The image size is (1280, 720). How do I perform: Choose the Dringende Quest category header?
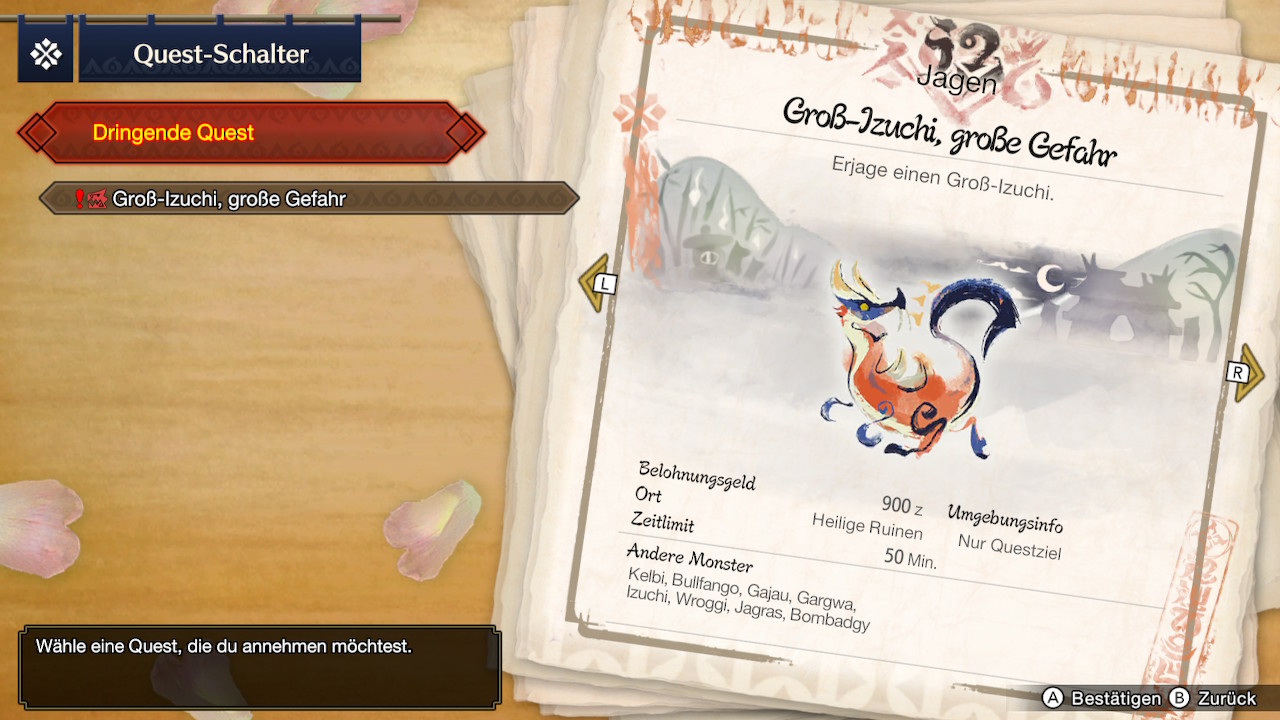(250, 132)
